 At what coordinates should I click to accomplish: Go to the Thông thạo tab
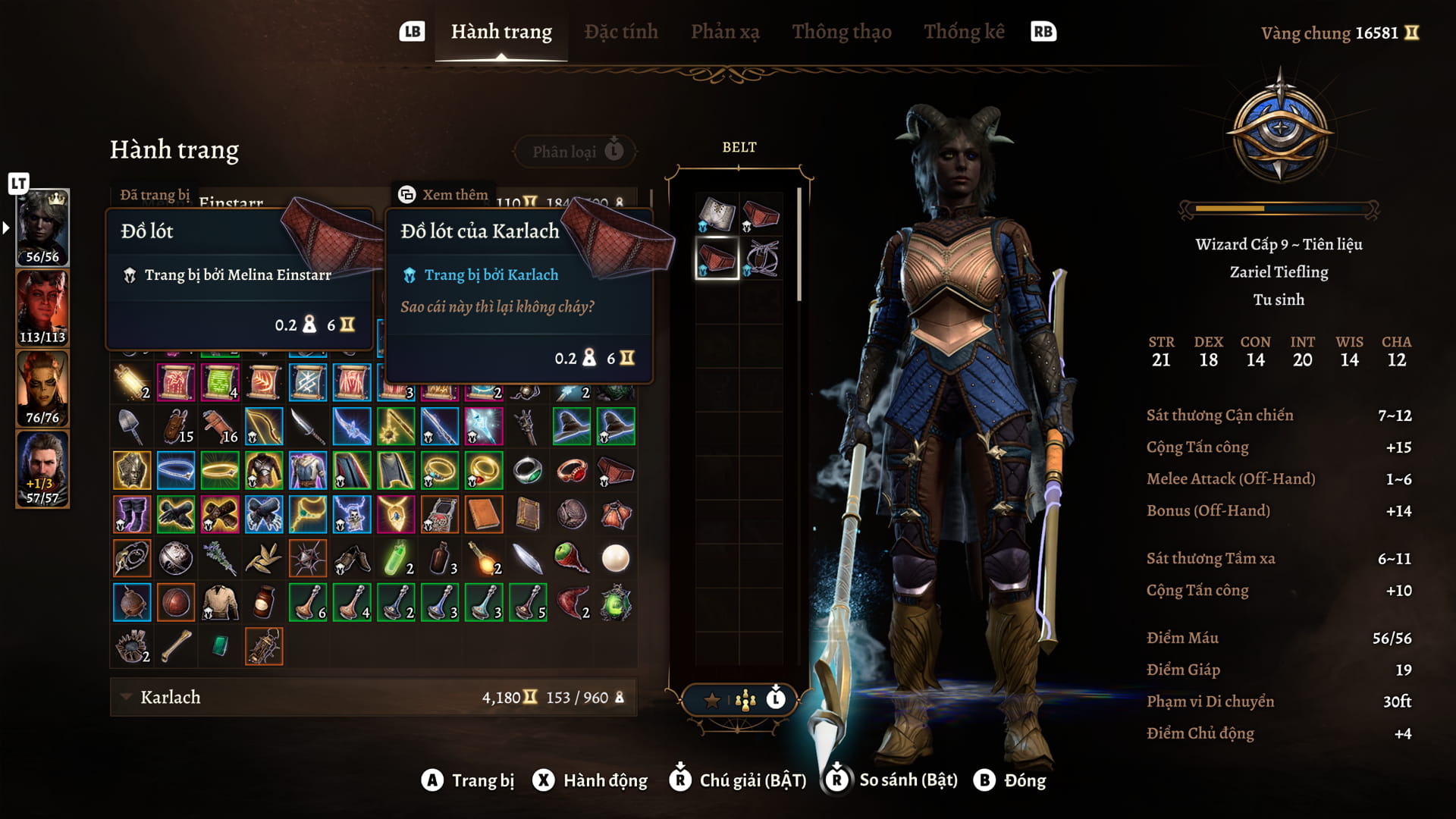841,32
